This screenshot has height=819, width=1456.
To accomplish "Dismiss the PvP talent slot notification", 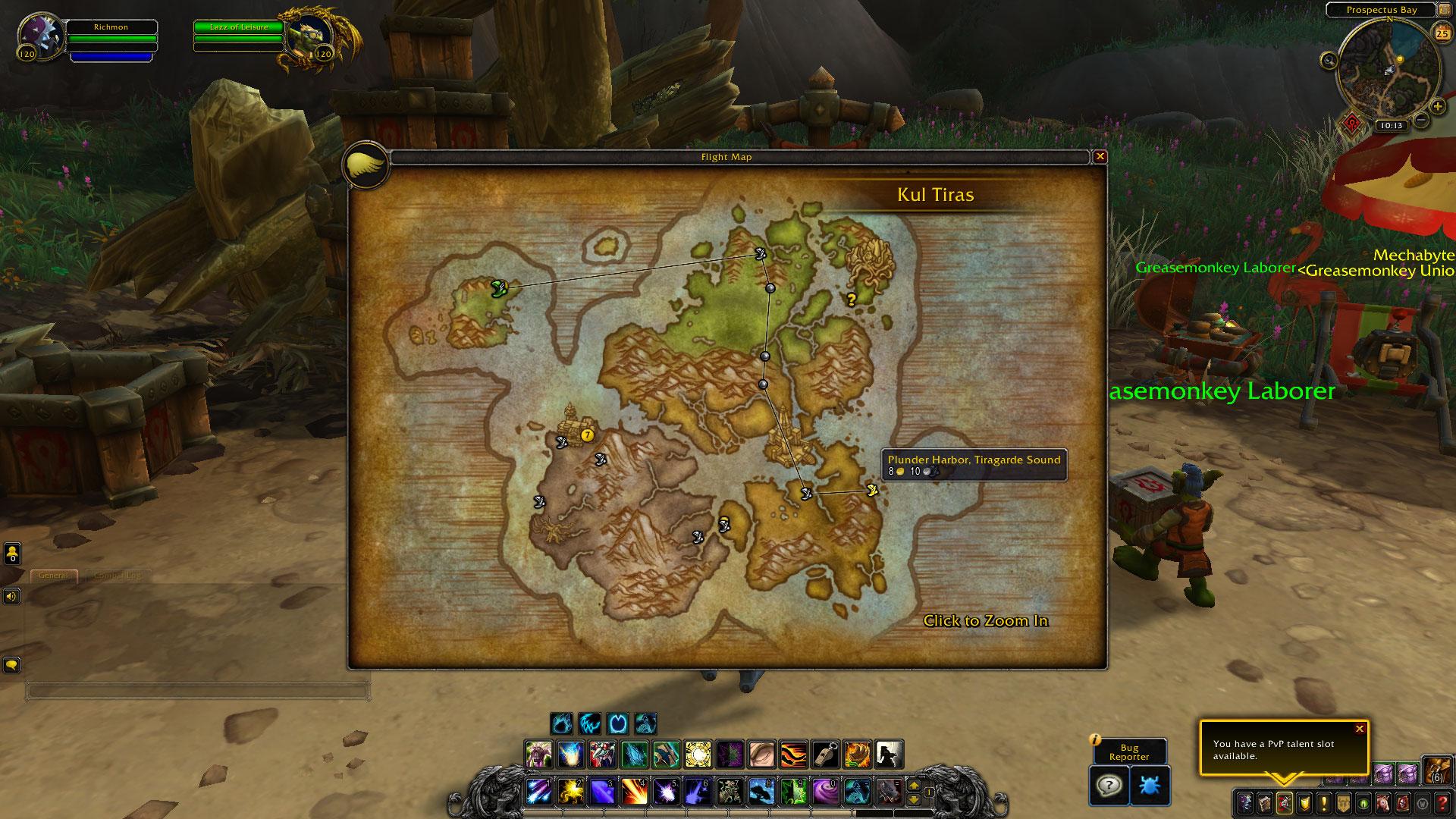I will click(x=1360, y=729).
